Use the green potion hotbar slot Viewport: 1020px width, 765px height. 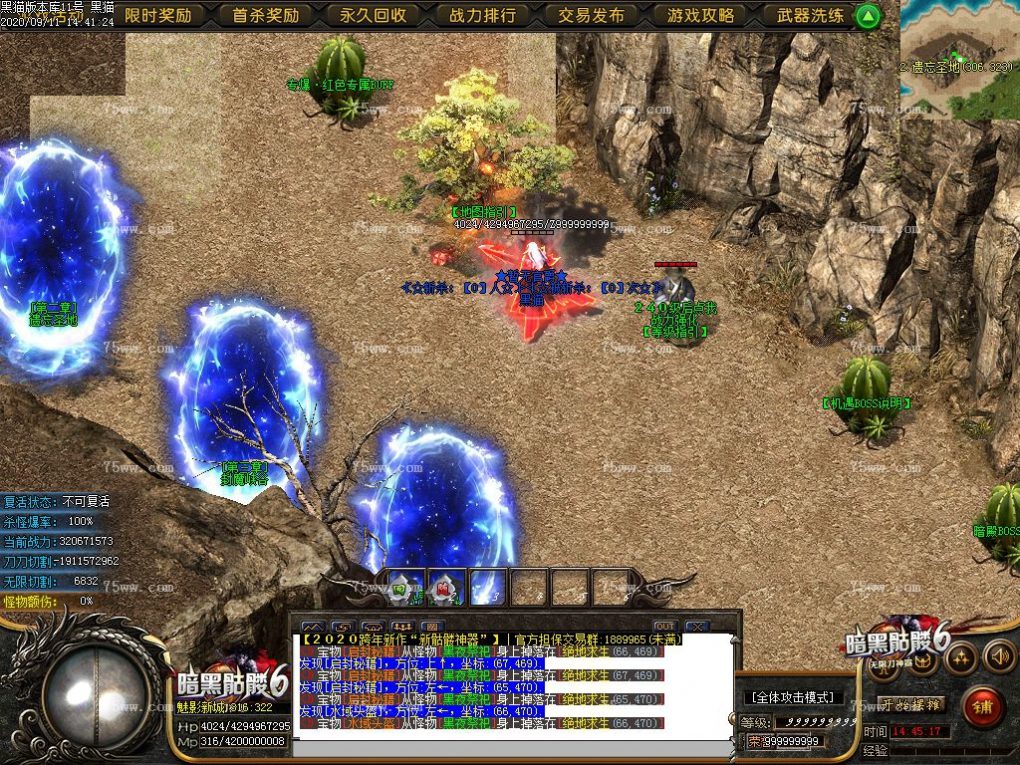click(x=403, y=588)
